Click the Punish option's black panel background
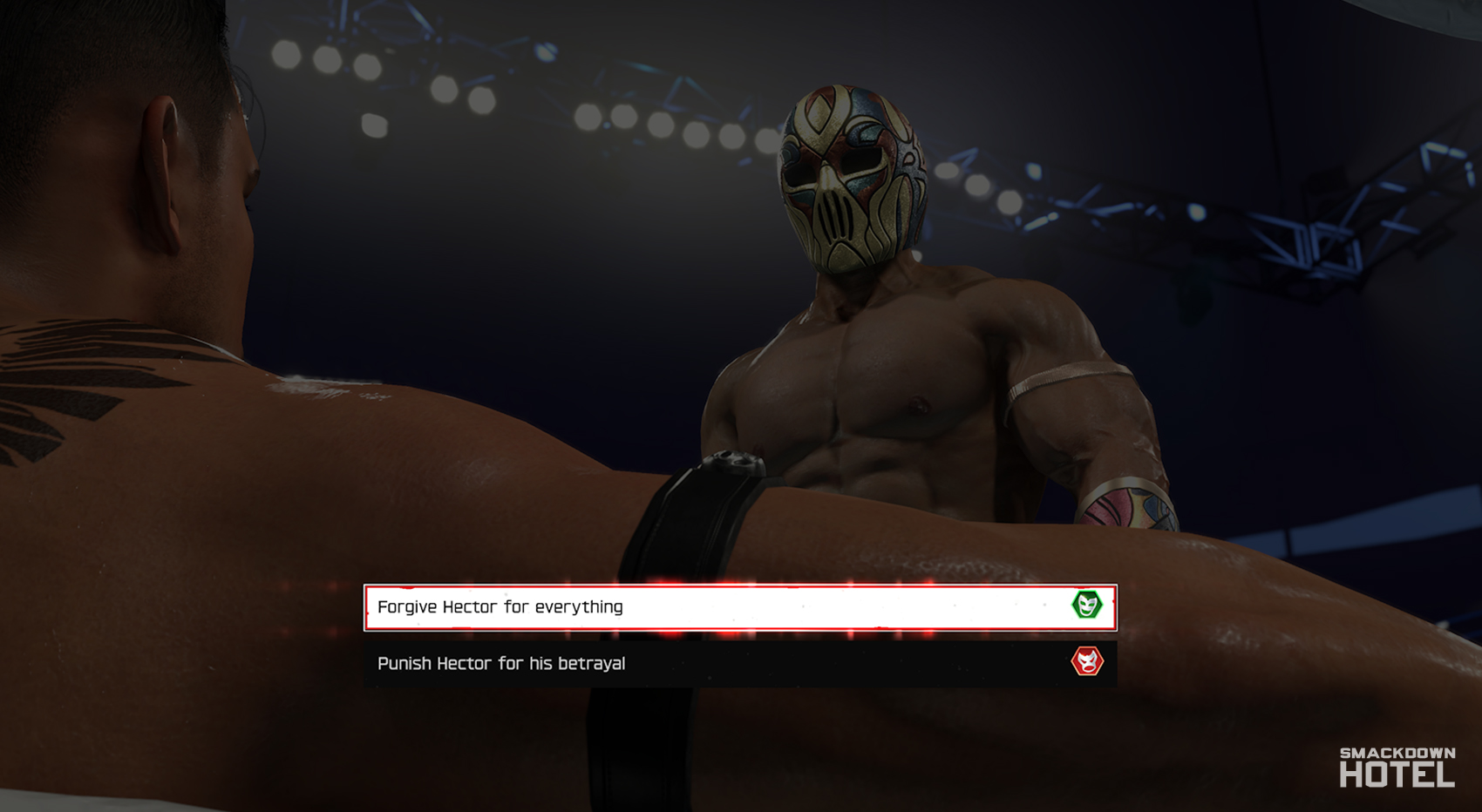 click(828, 662)
